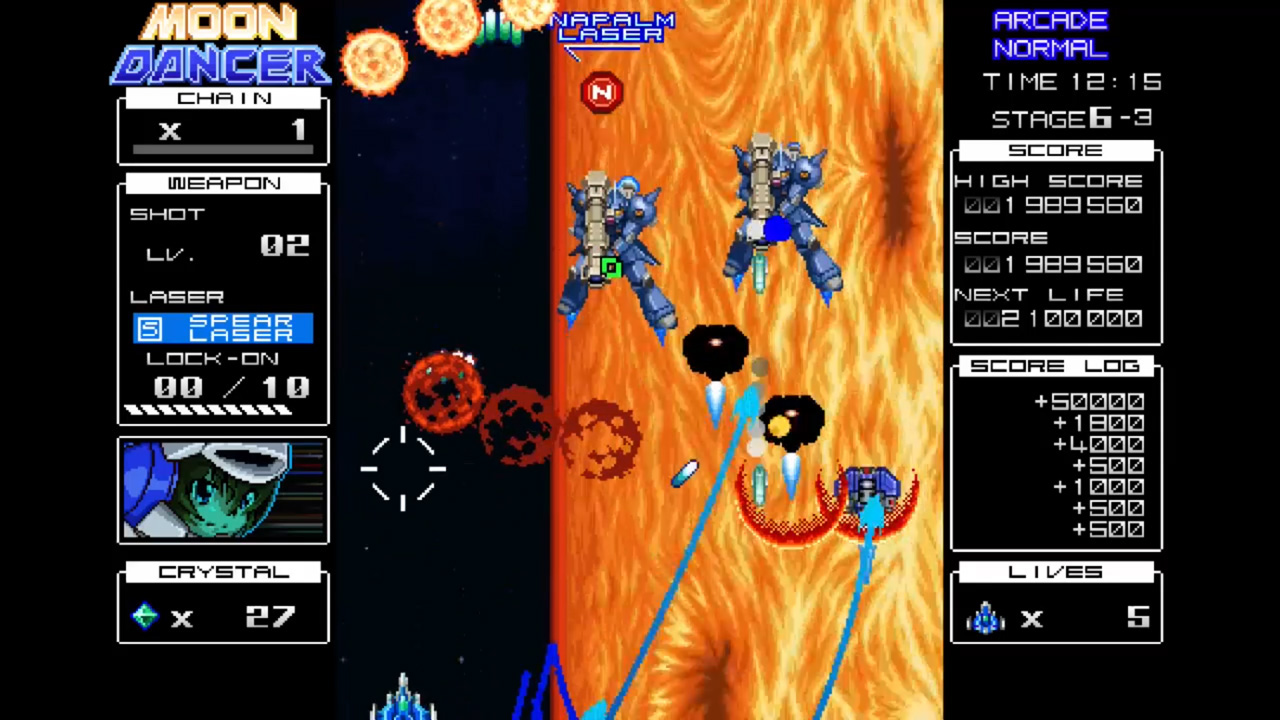Expand the SCORE LOG panel
The width and height of the screenshot is (1280, 720).
tap(1055, 366)
